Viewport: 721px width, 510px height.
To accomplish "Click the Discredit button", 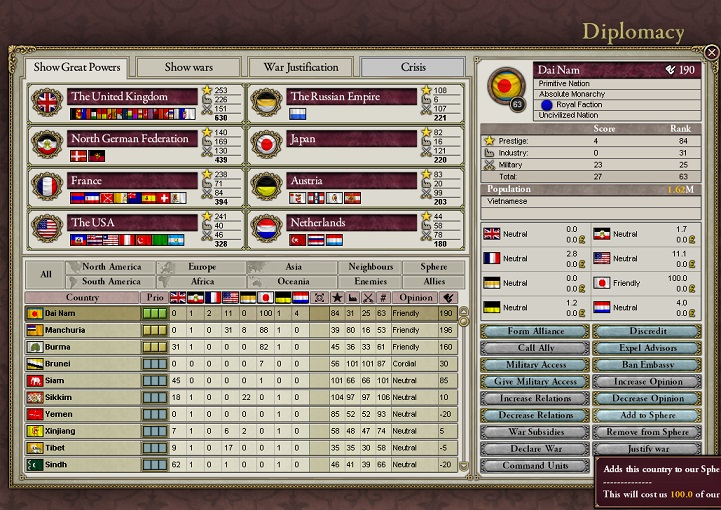I will click(x=648, y=331).
